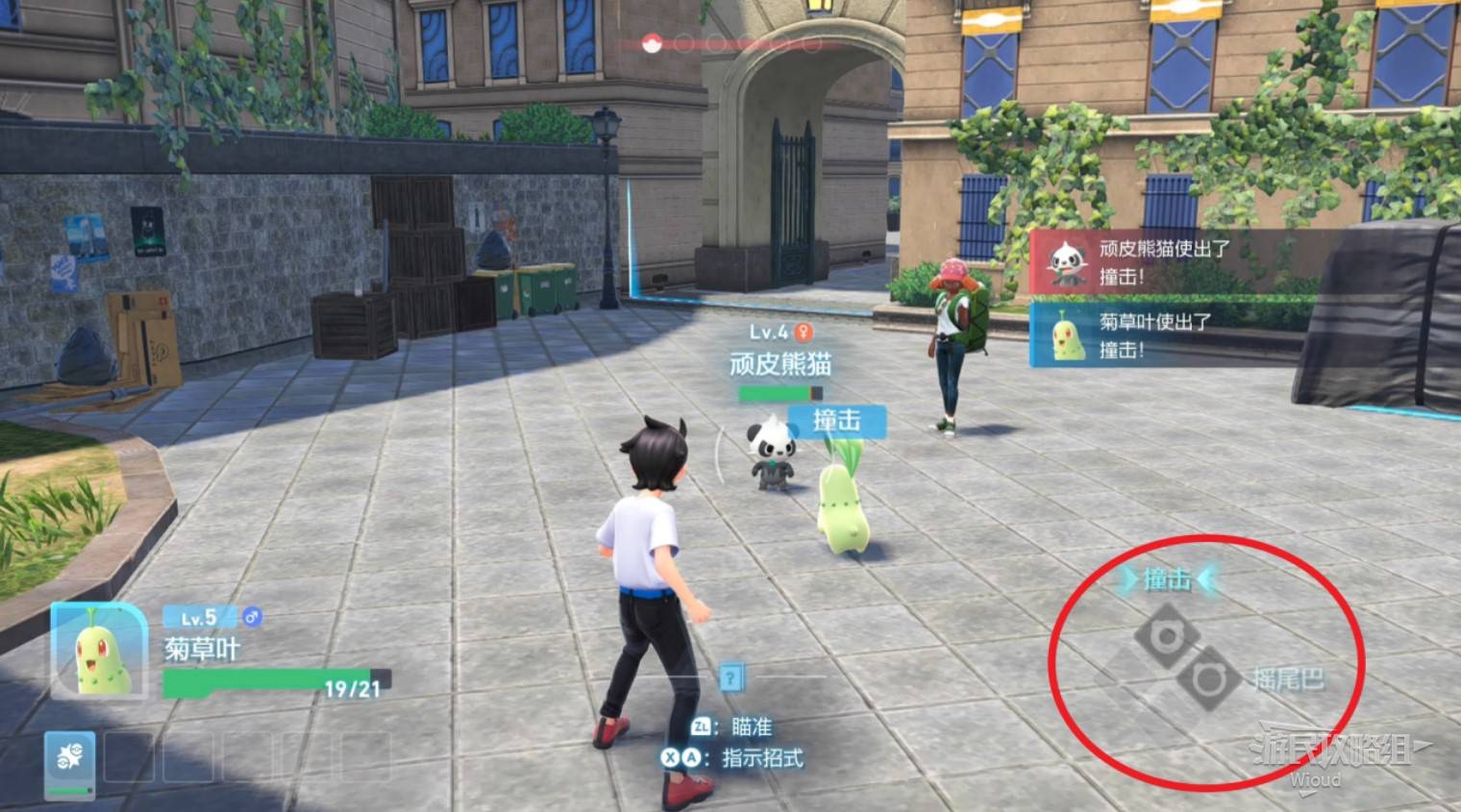Select the active party slot with the Poké Ball clash icon
Viewport: 1461px width, 812px height.
click(x=70, y=764)
